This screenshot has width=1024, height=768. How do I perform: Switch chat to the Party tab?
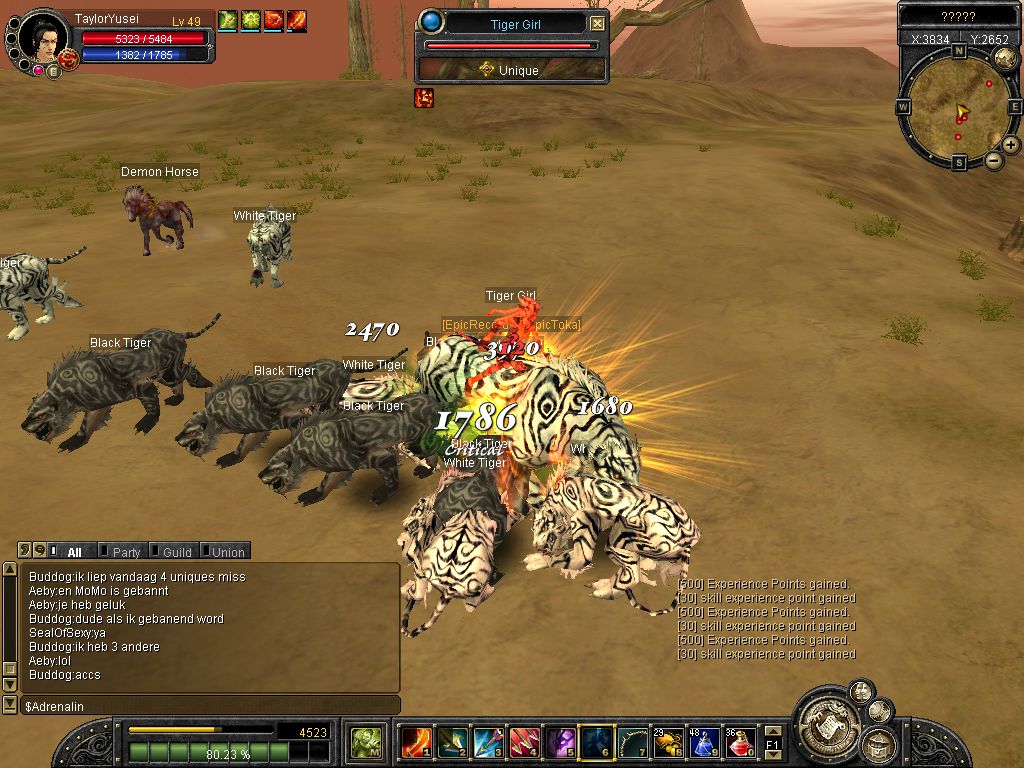(126, 551)
